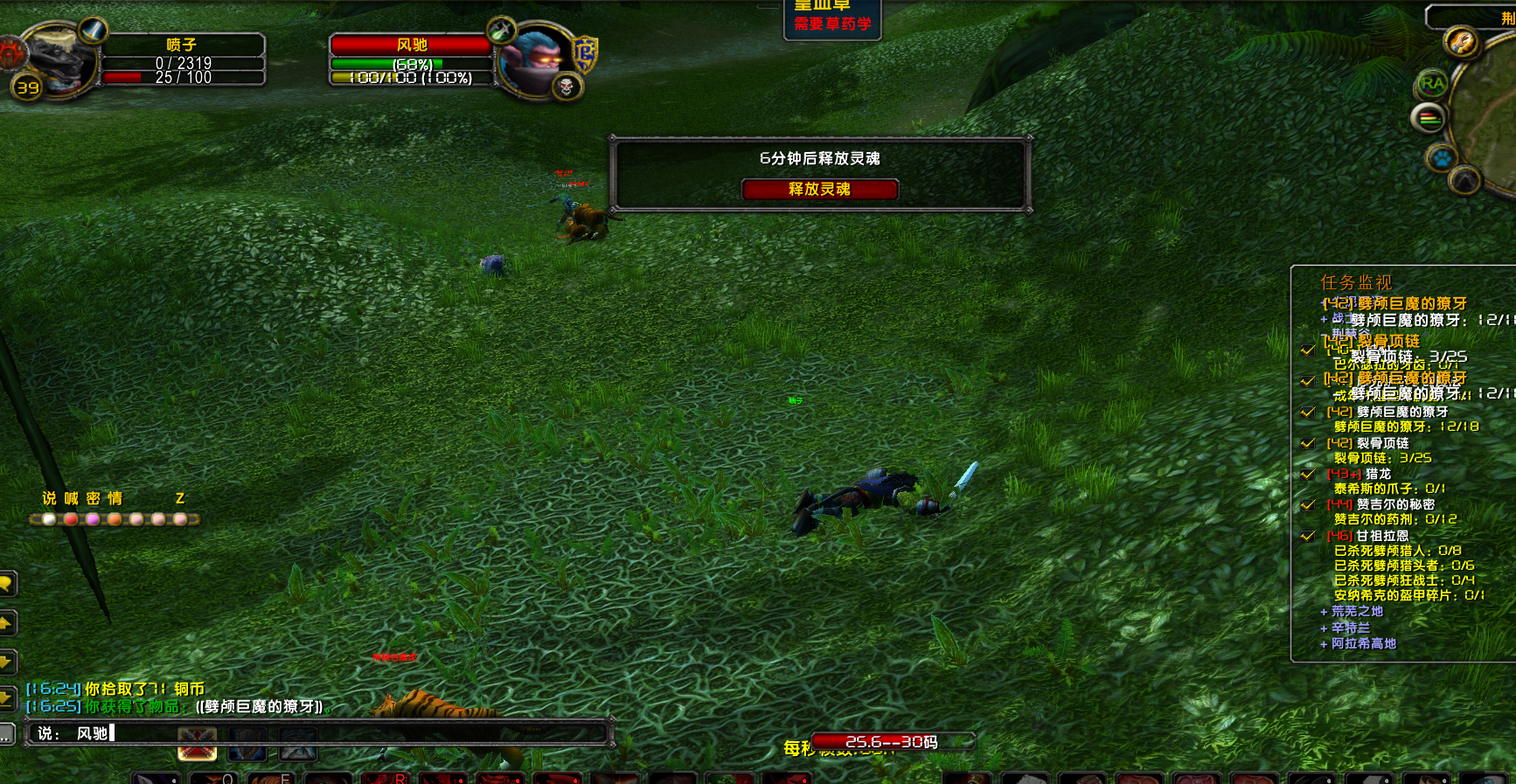Screen dimensions: 1516x784
Task: Click the target portrait of 风驰
Action: point(538,59)
